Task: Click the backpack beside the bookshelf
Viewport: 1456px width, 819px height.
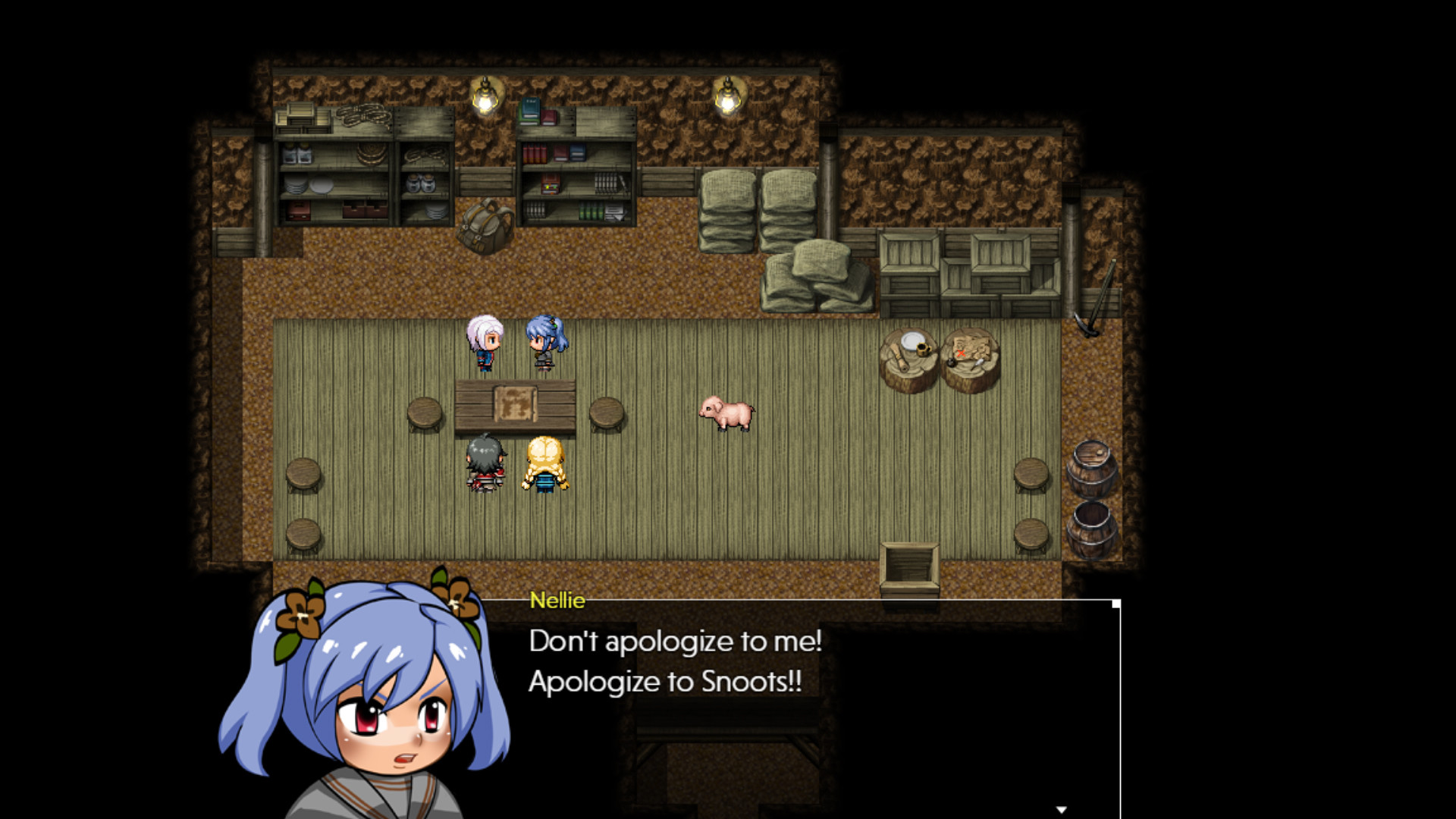Action: click(x=485, y=224)
